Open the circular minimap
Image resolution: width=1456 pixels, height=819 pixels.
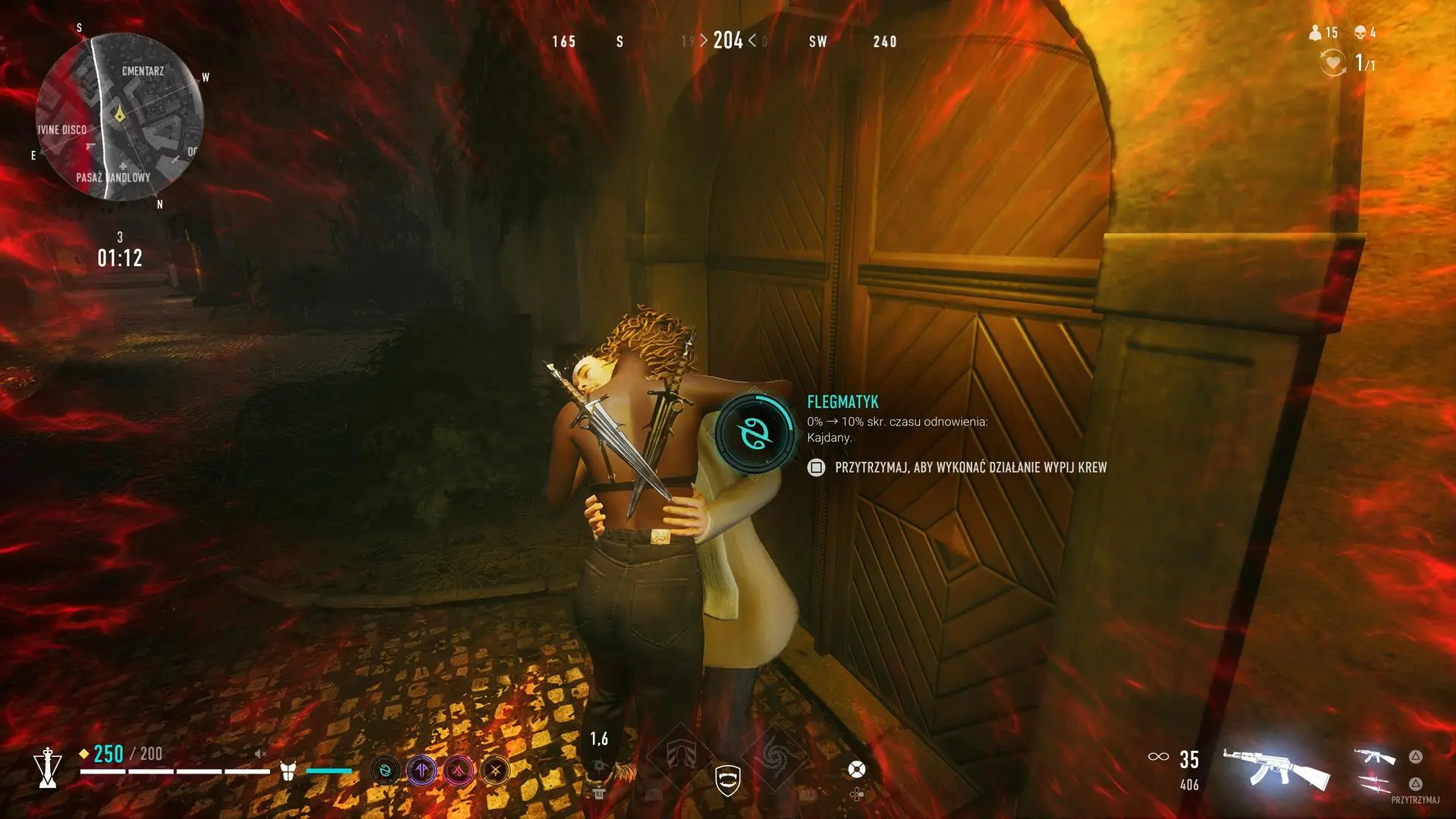click(x=119, y=116)
